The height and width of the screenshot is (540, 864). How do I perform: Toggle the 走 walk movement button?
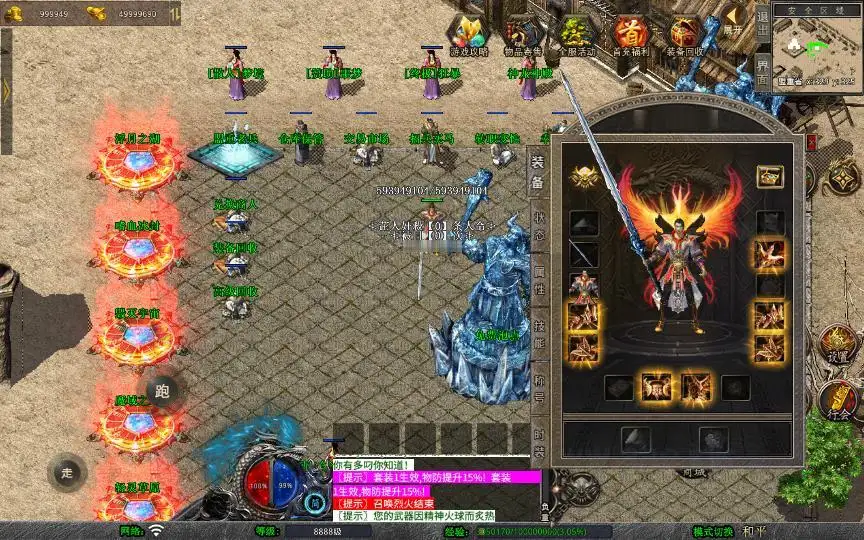(68, 471)
